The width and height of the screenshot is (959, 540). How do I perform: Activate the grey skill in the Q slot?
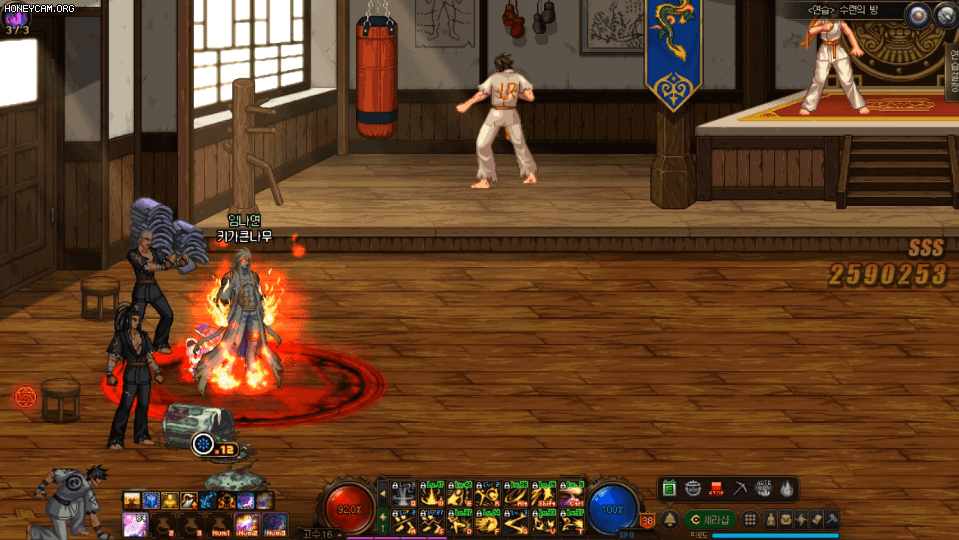coord(405,495)
